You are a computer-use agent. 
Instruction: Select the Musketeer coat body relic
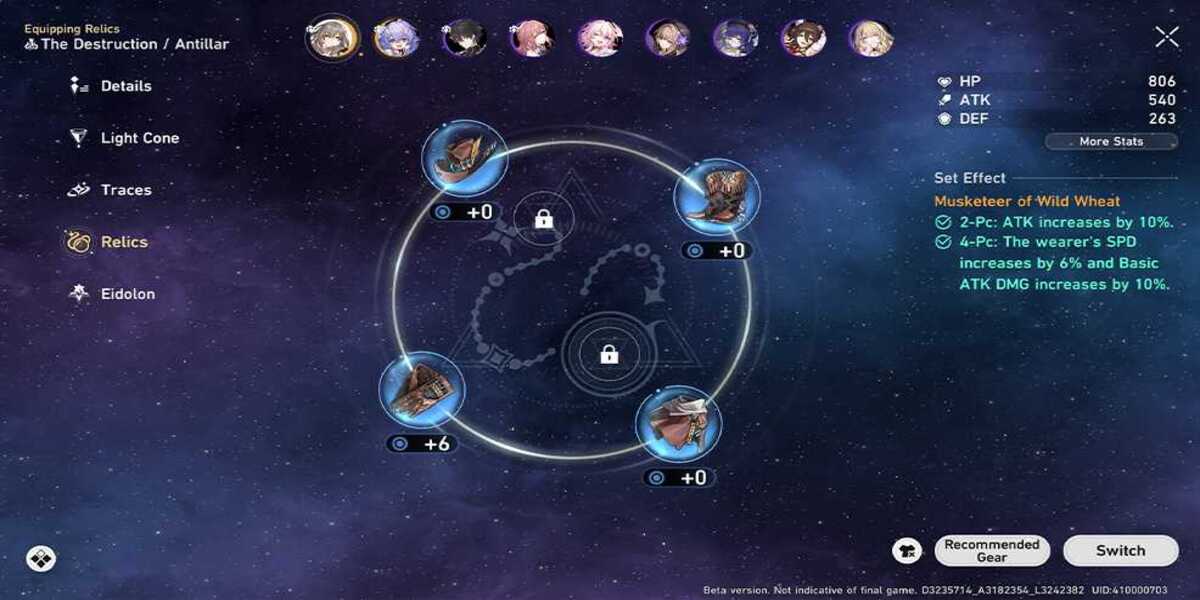pyautogui.click(x=679, y=423)
